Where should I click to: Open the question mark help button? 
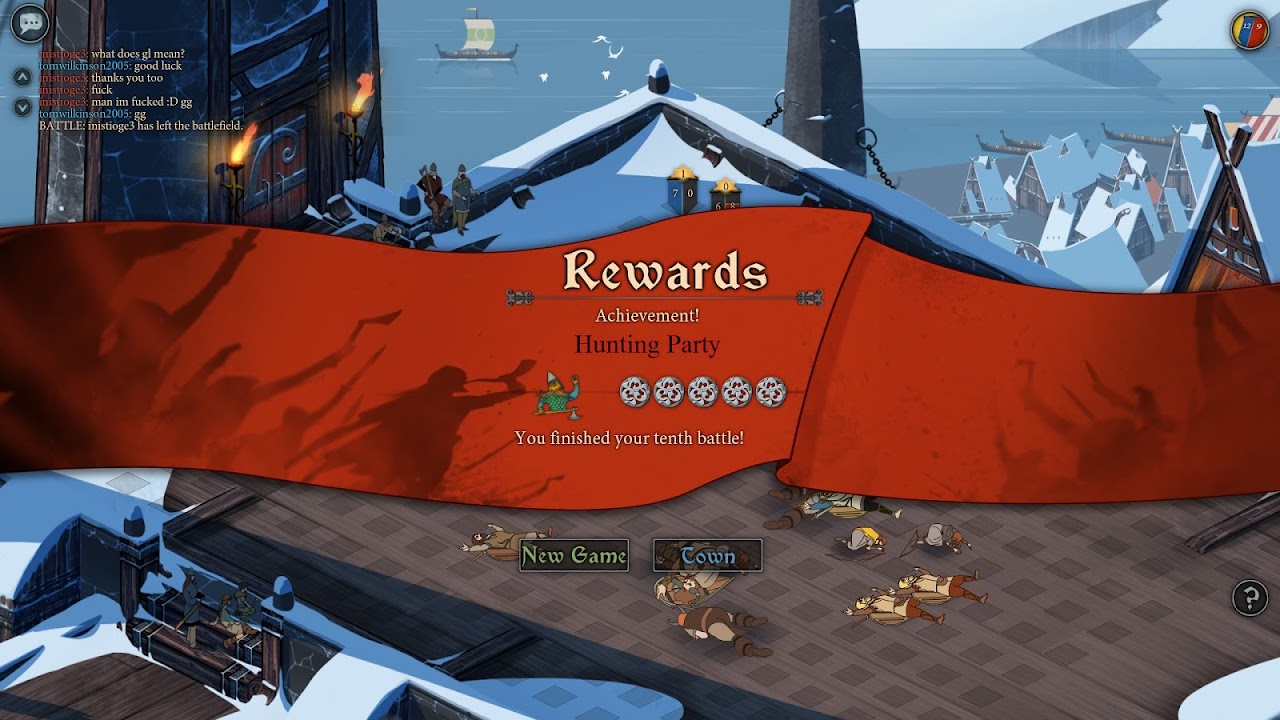pyautogui.click(x=1250, y=598)
